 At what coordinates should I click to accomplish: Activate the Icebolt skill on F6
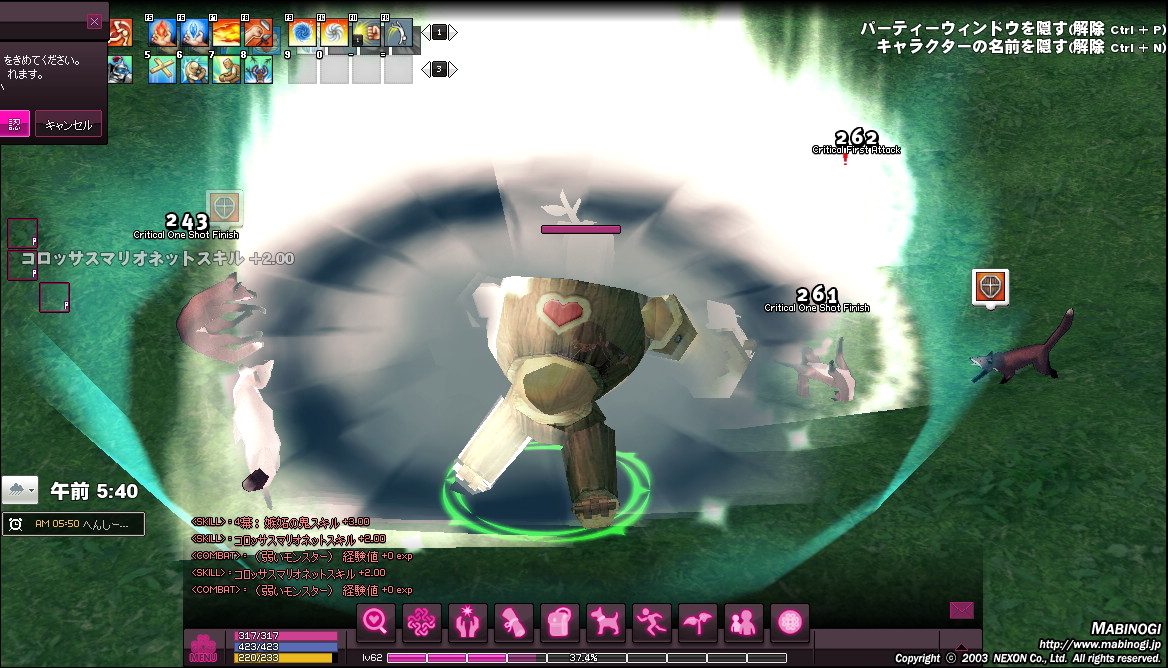pos(194,33)
